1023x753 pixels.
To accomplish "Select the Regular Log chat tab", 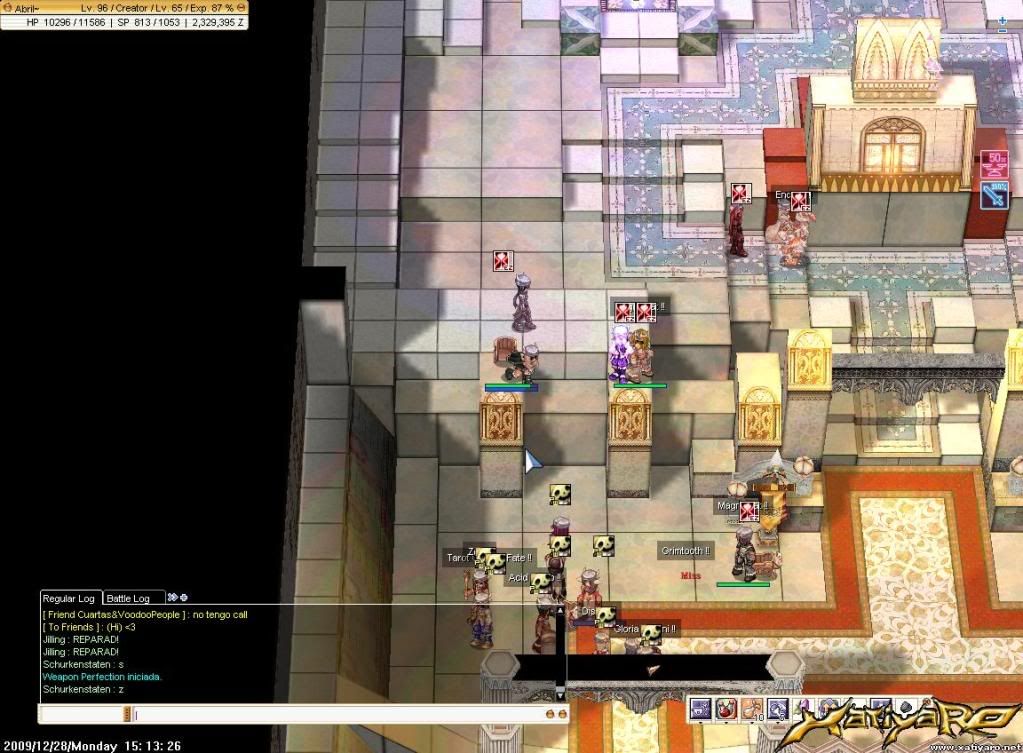I will tap(70, 598).
